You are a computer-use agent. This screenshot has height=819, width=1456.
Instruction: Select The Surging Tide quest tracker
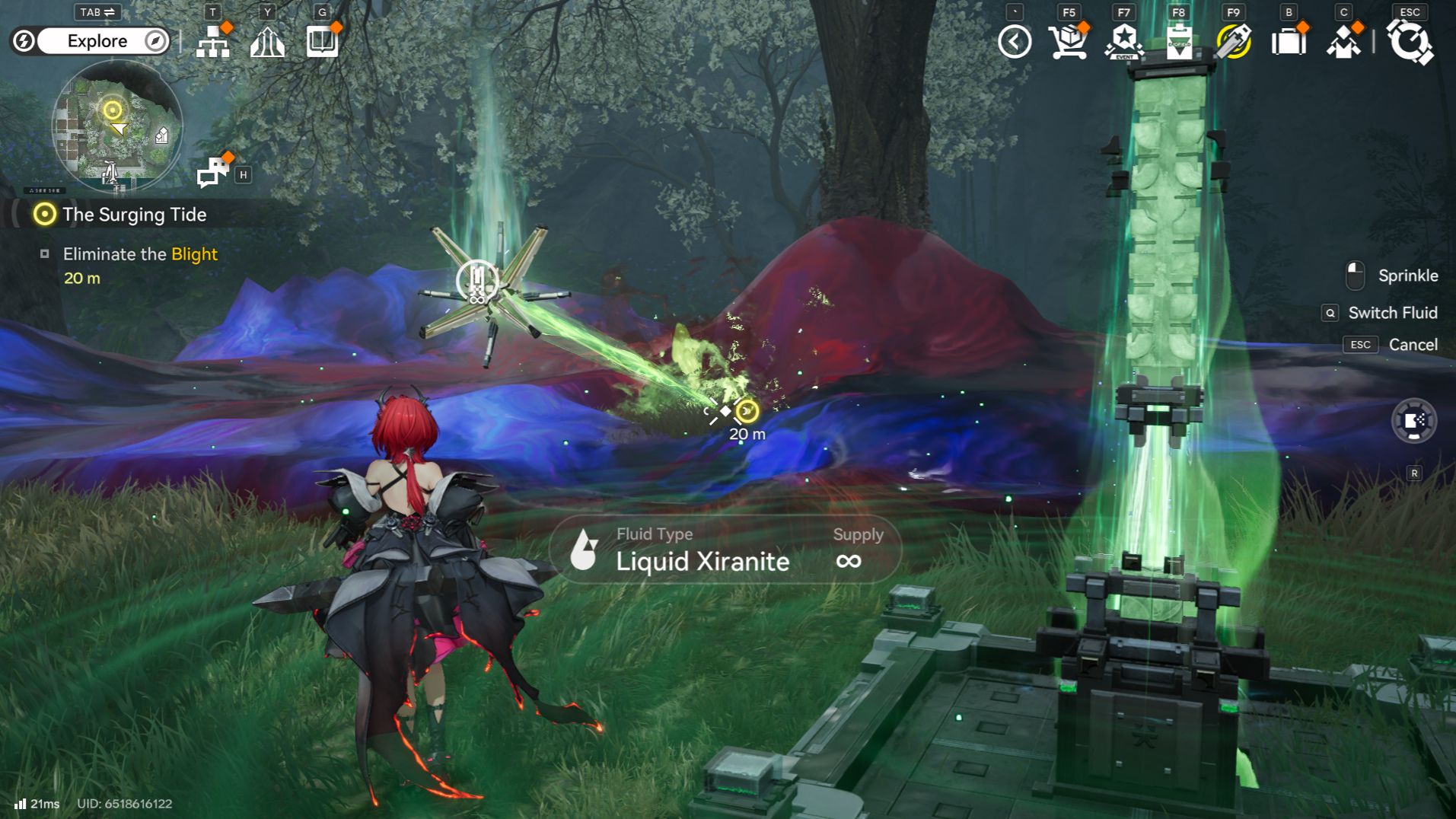tap(134, 215)
